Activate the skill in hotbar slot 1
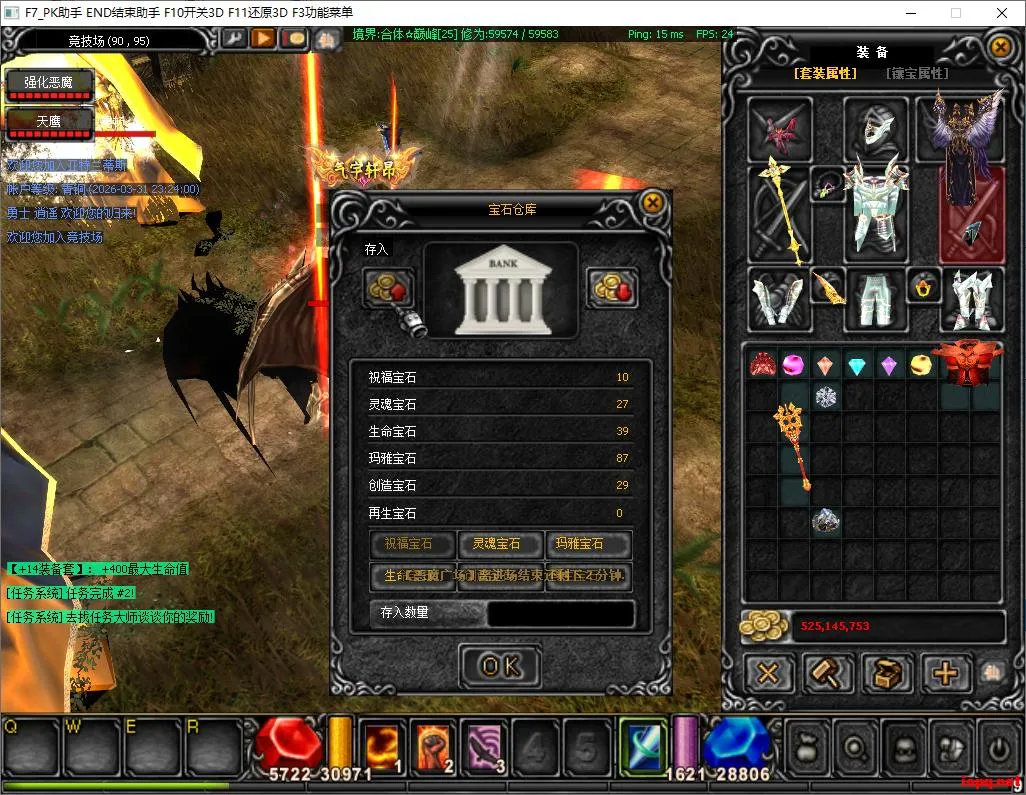Screen dimensions: 1026x795 [x=382, y=747]
